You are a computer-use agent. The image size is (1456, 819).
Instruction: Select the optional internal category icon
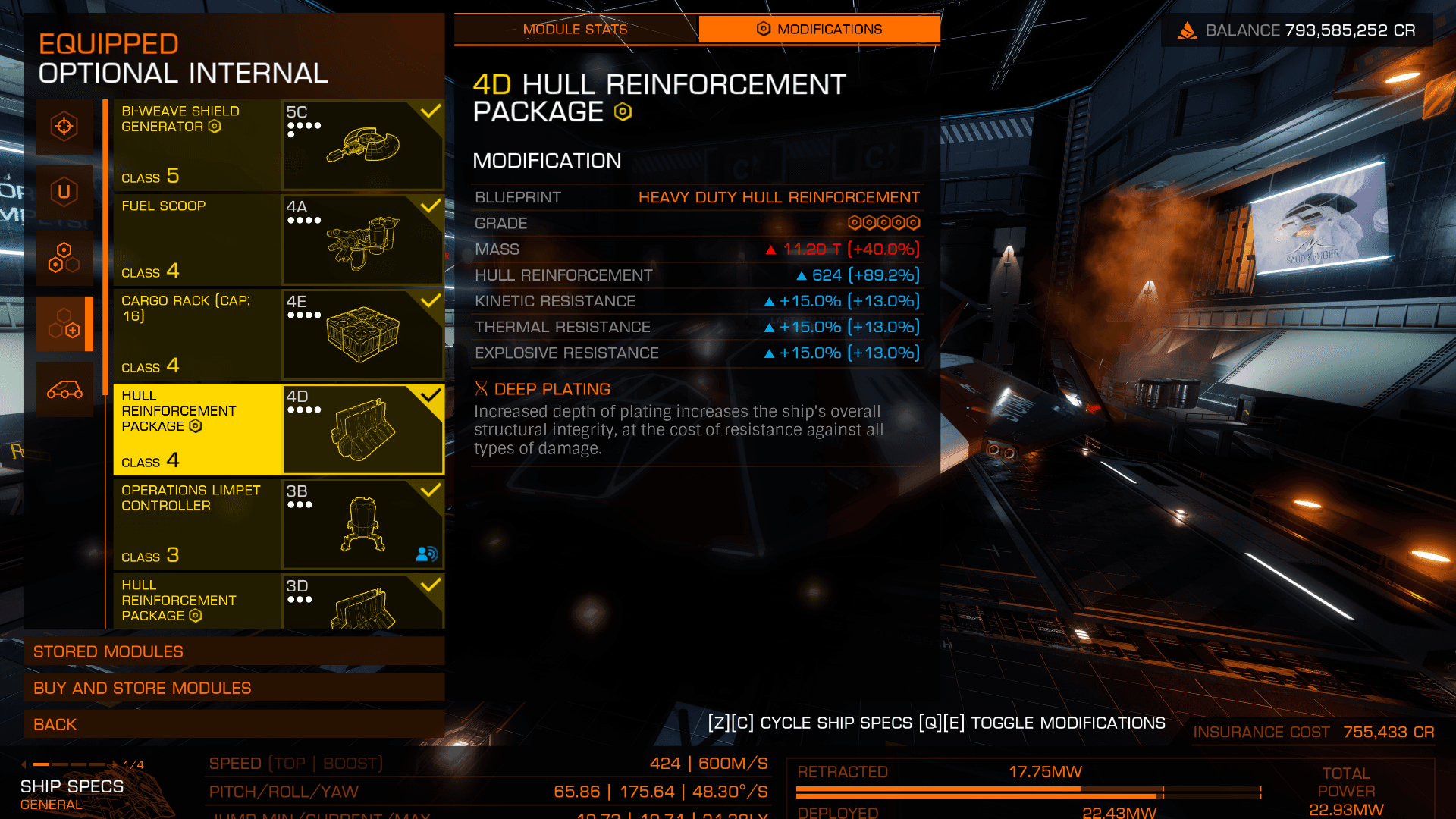[x=64, y=324]
